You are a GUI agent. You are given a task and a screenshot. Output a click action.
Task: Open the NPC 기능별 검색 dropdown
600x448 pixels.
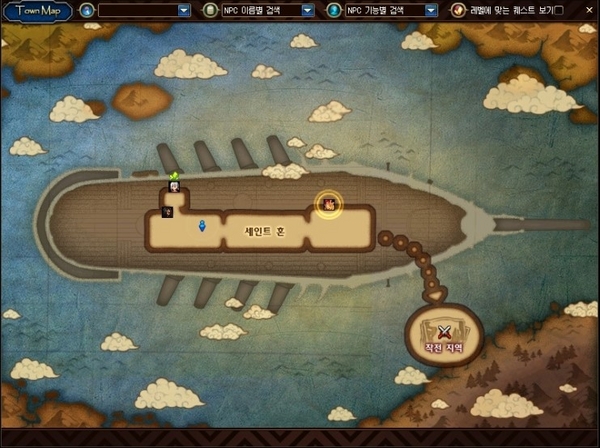(431, 10)
